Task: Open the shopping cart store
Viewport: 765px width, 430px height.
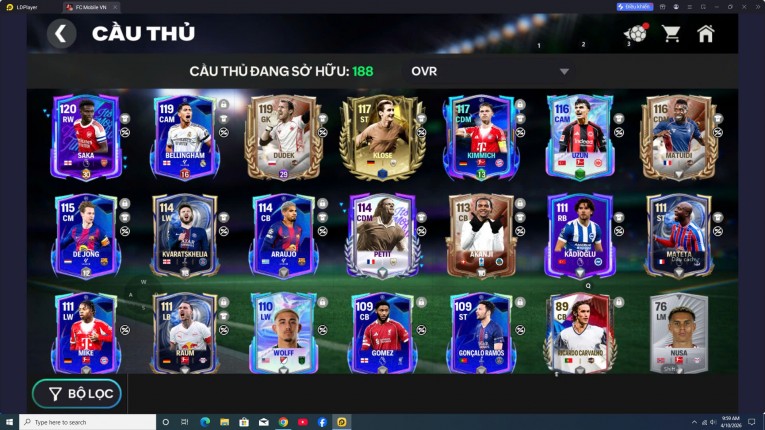Action: pos(671,34)
